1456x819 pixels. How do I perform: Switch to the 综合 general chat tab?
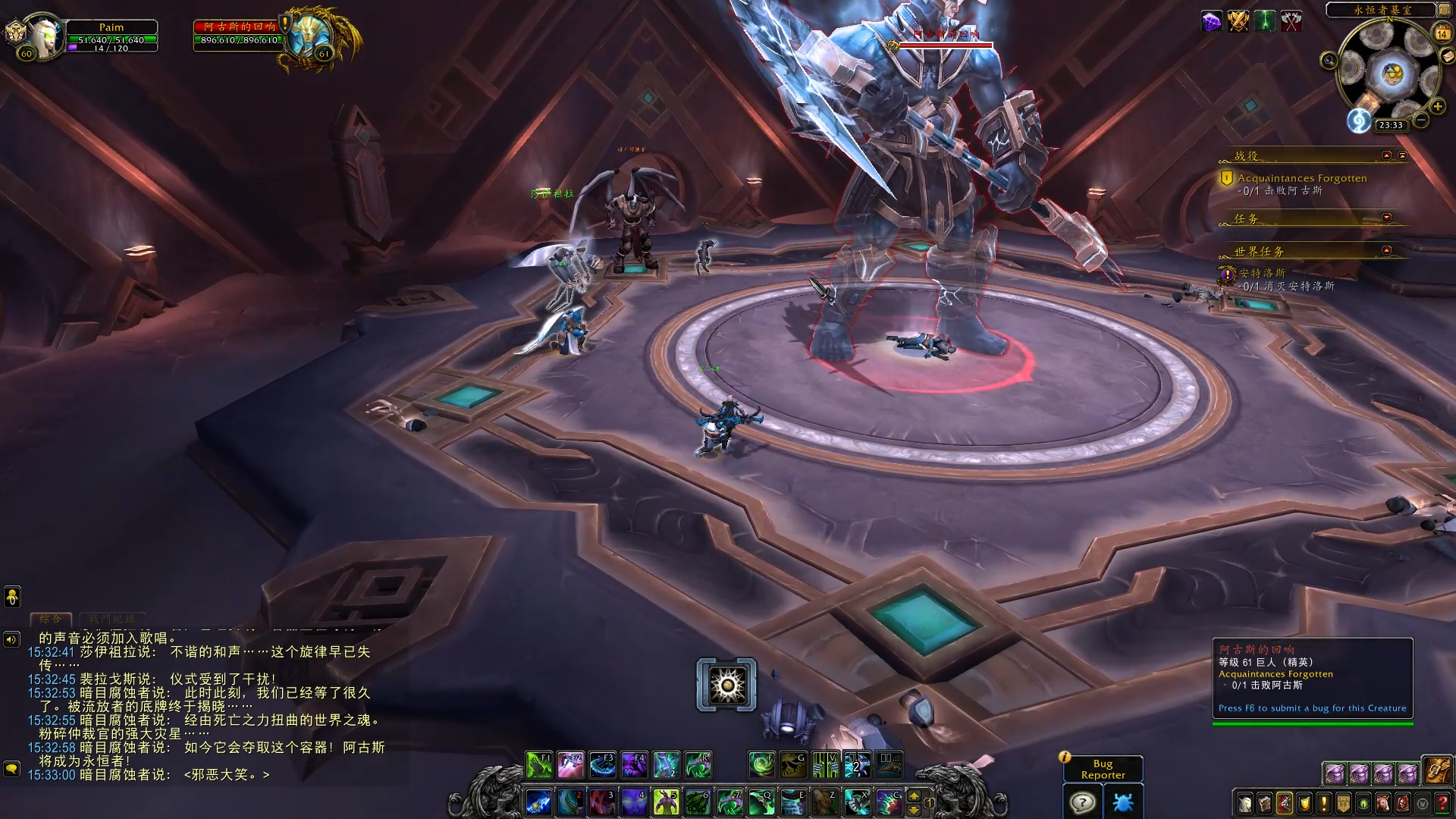51,619
